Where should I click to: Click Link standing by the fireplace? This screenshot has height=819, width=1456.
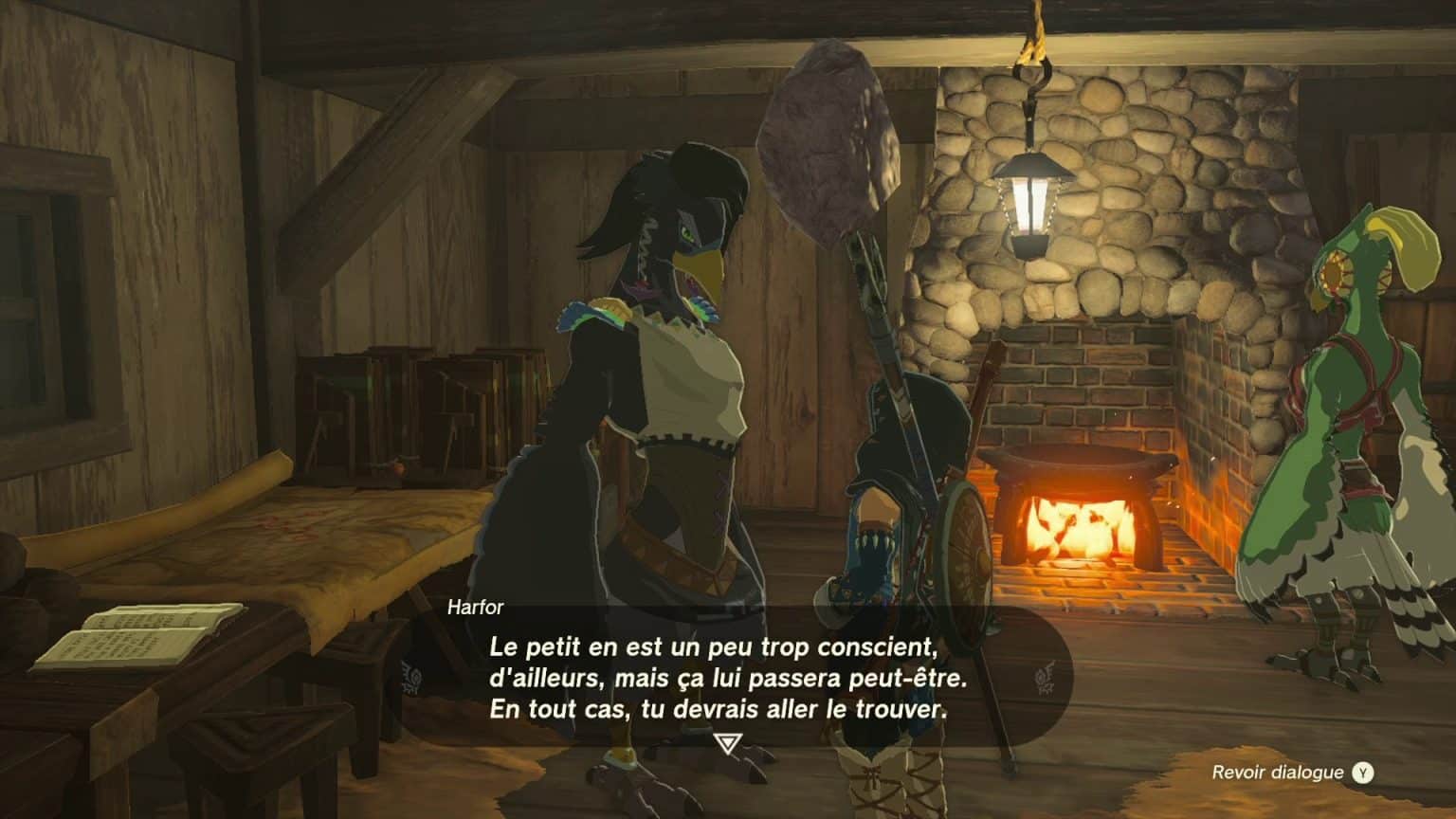(x=901, y=521)
